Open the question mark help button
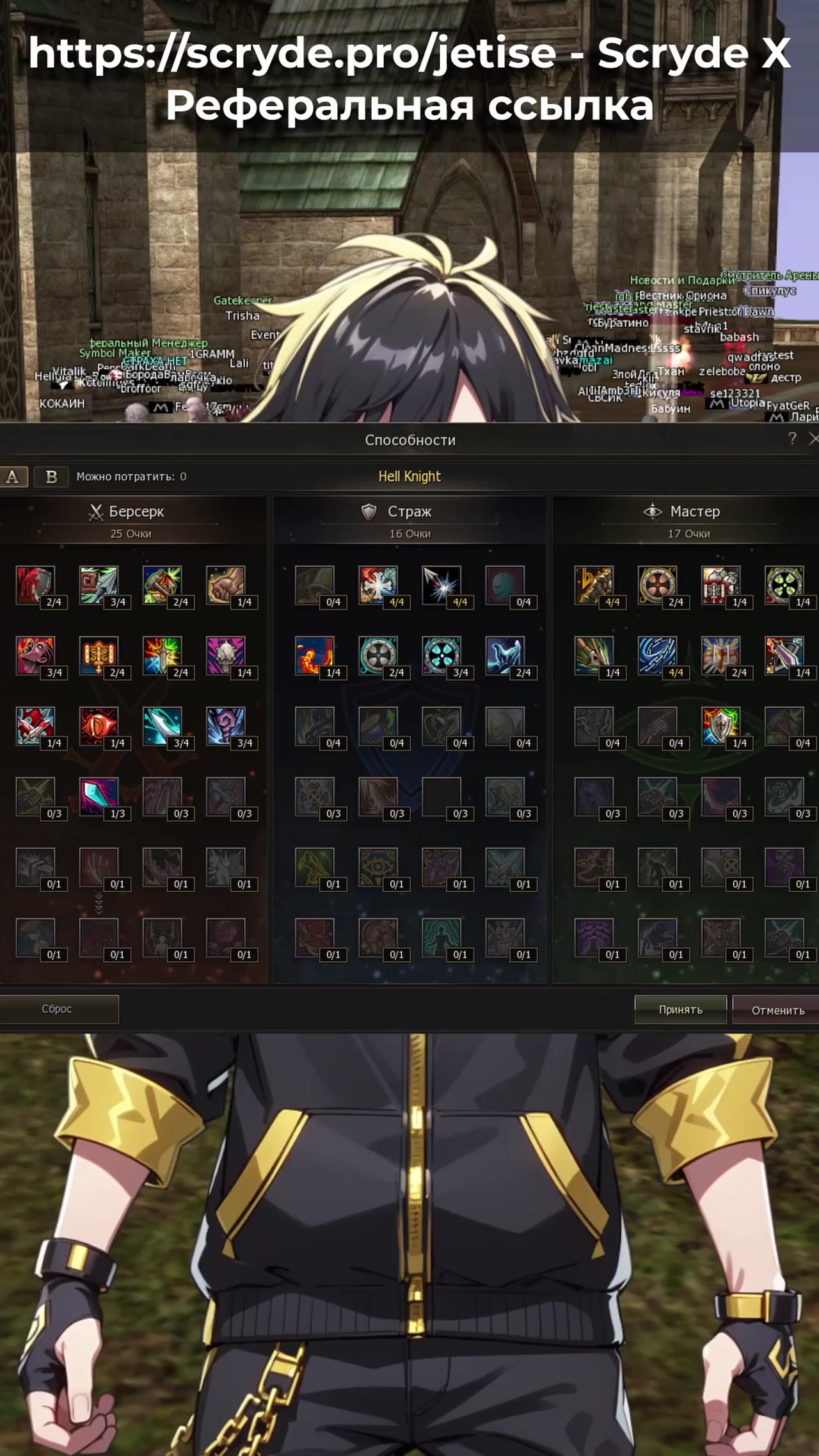The width and height of the screenshot is (819, 1456). pos(792,438)
